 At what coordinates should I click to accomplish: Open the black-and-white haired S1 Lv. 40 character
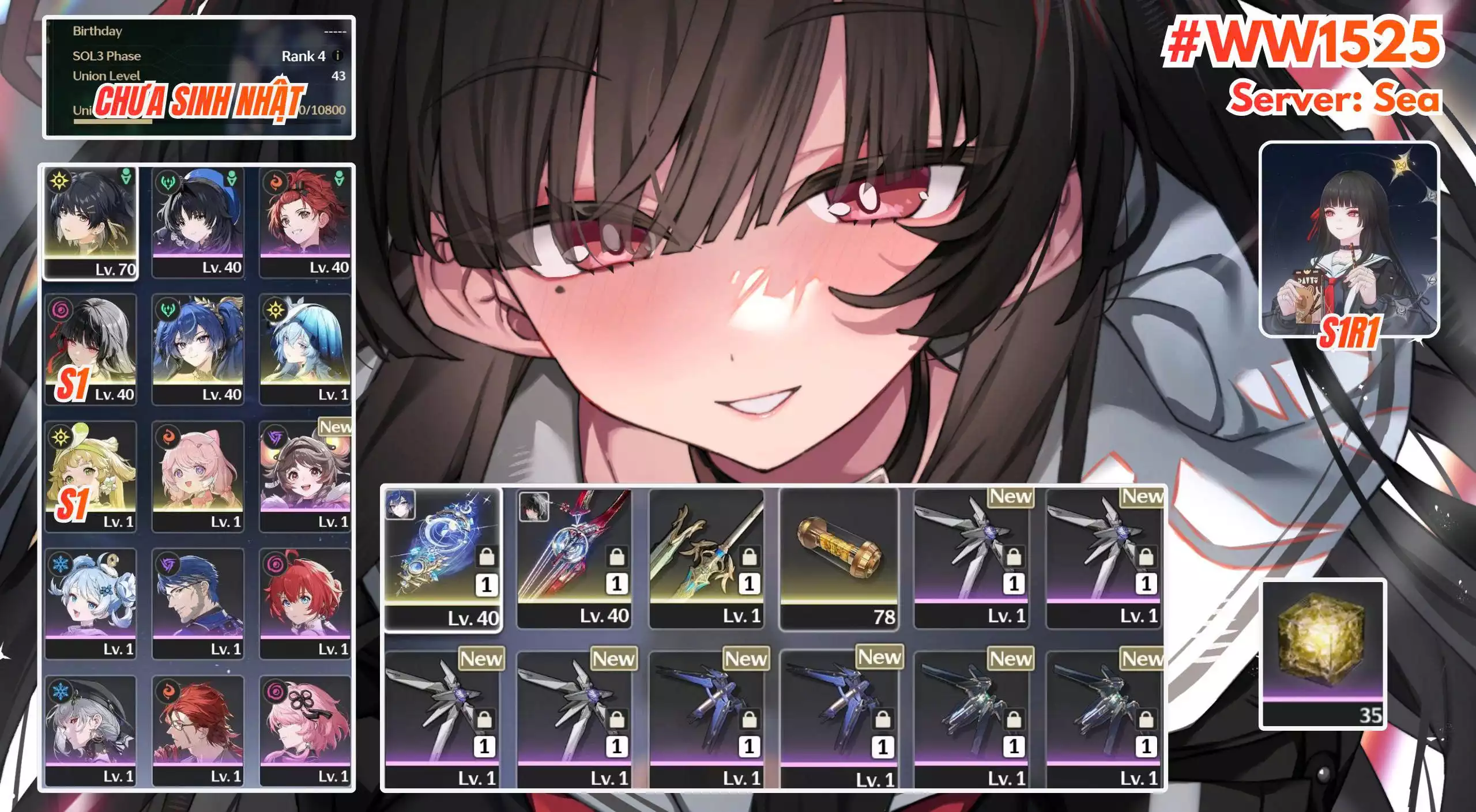point(91,350)
